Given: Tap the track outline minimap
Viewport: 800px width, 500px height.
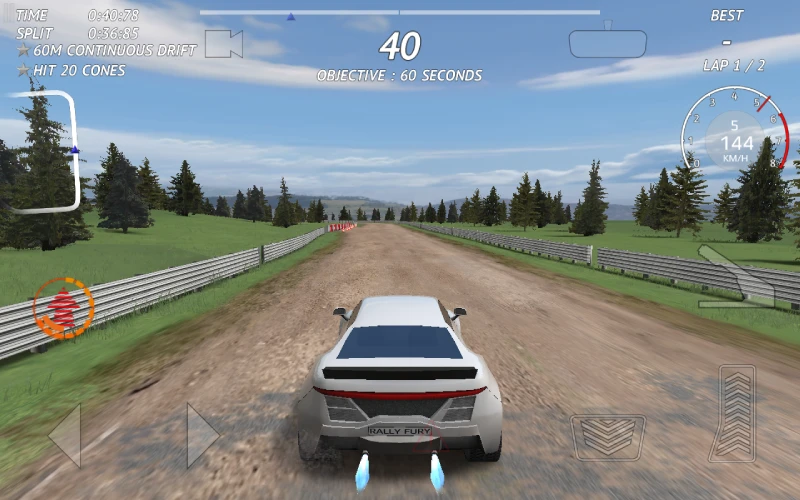Looking at the screenshot, I should [x=45, y=151].
